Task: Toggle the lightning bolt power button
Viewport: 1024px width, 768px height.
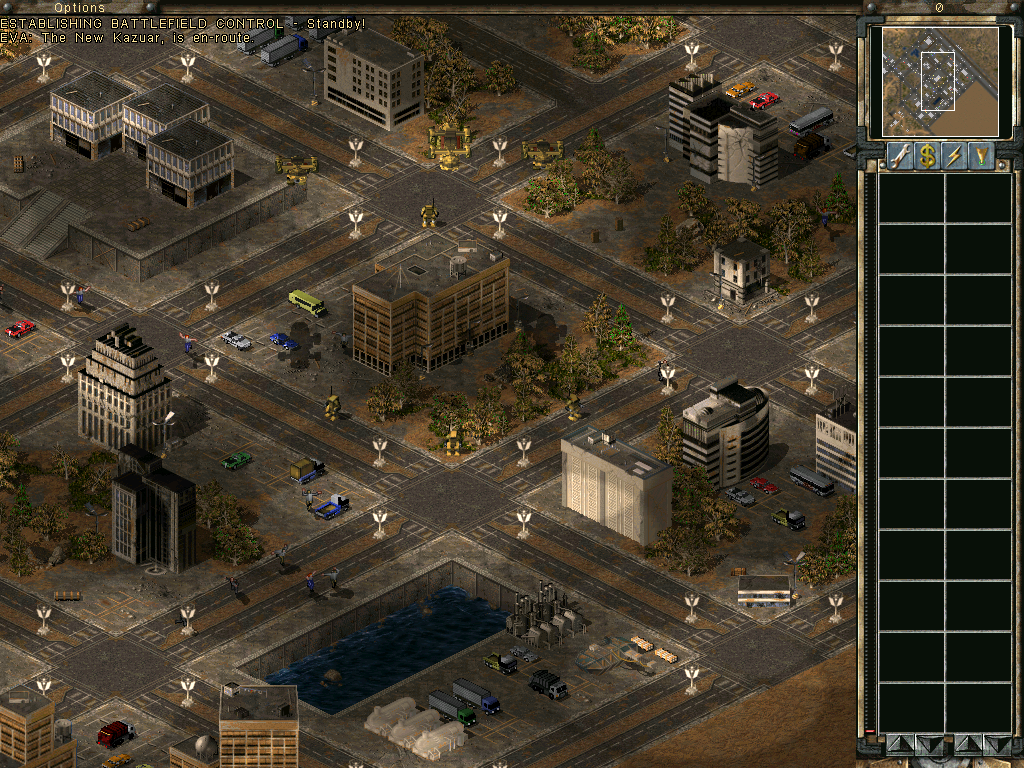Action: (955, 156)
